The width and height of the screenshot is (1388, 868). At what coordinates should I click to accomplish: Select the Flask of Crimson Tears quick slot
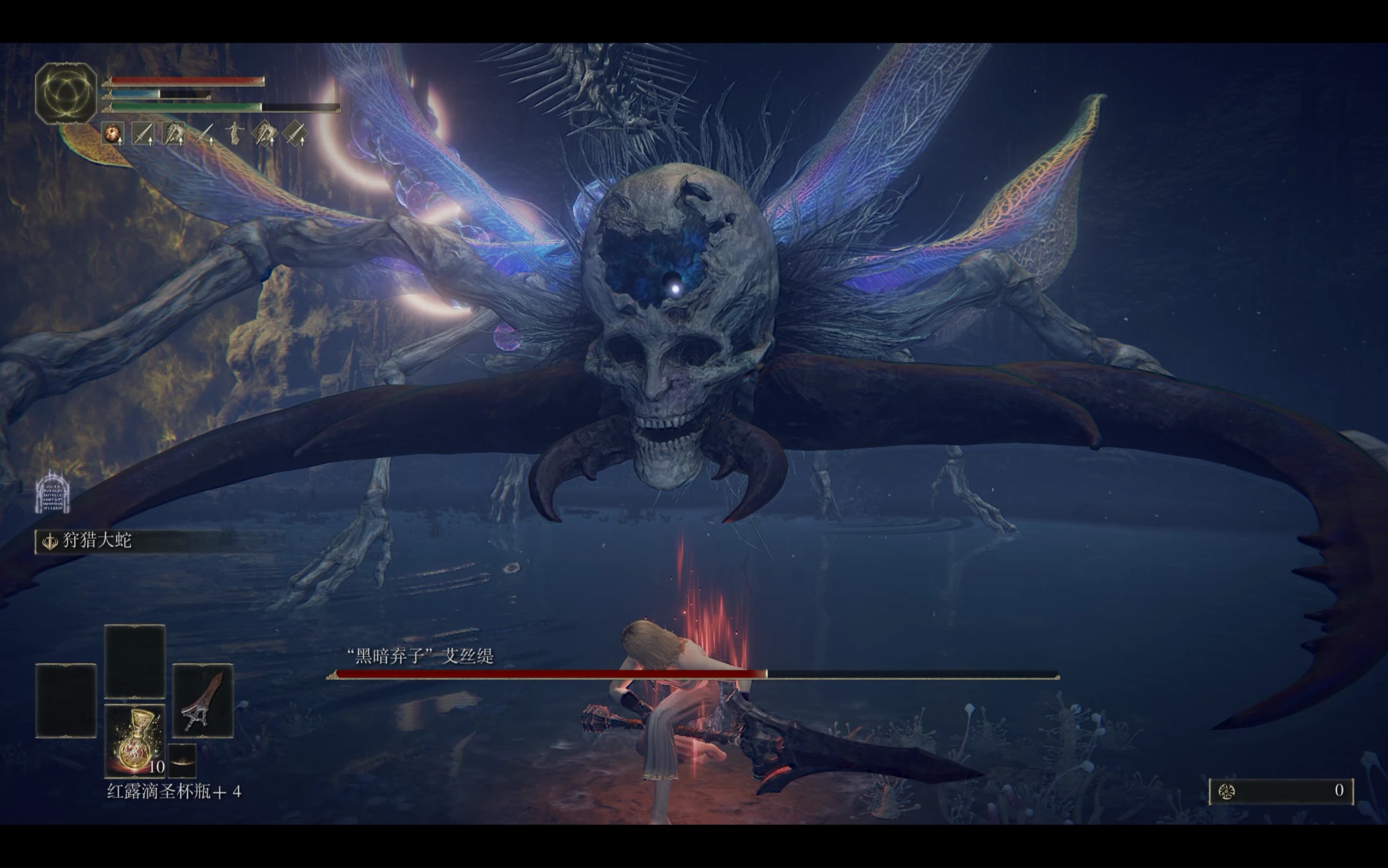pyautogui.click(x=134, y=741)
